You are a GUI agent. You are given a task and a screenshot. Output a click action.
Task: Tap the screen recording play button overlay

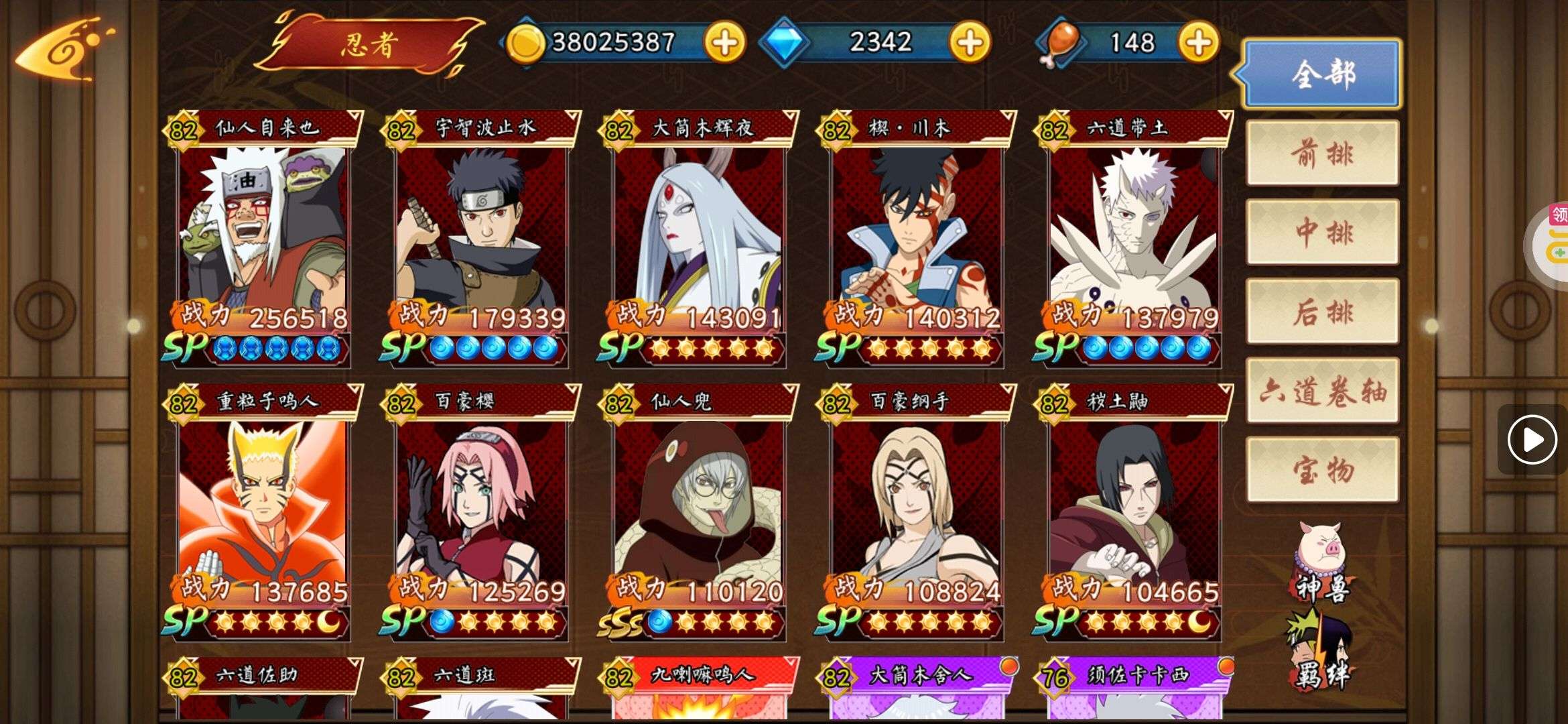click(x=1532, y=440)
